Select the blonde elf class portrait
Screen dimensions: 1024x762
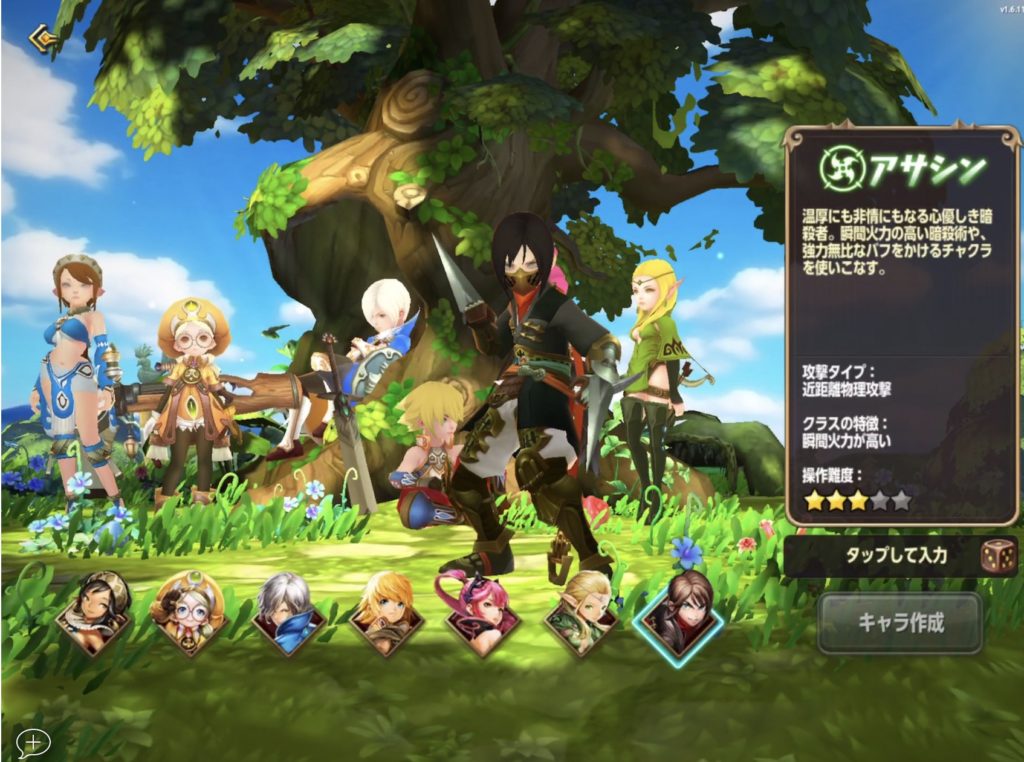coord(581,614)
